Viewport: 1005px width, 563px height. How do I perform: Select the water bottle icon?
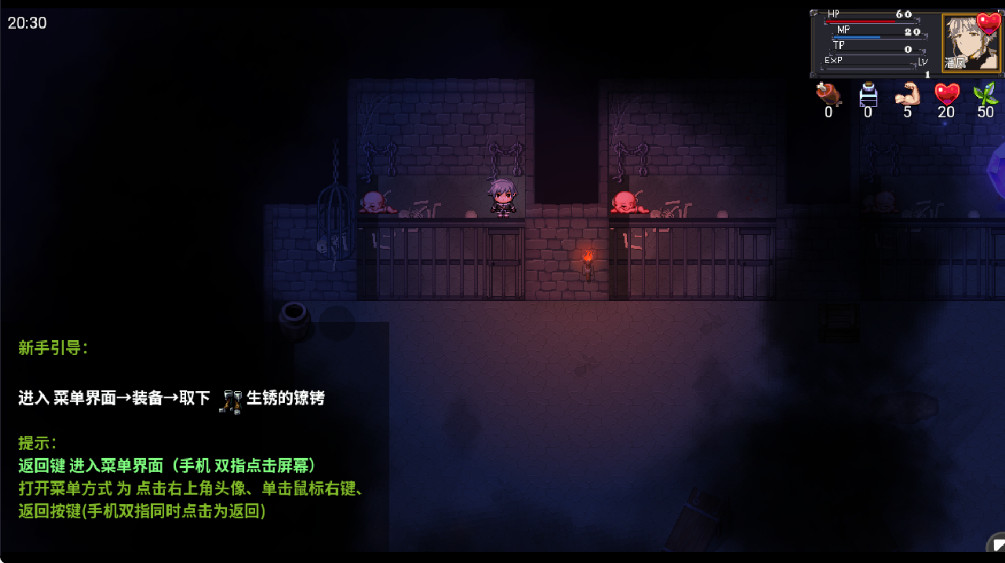tap(868, 94)
